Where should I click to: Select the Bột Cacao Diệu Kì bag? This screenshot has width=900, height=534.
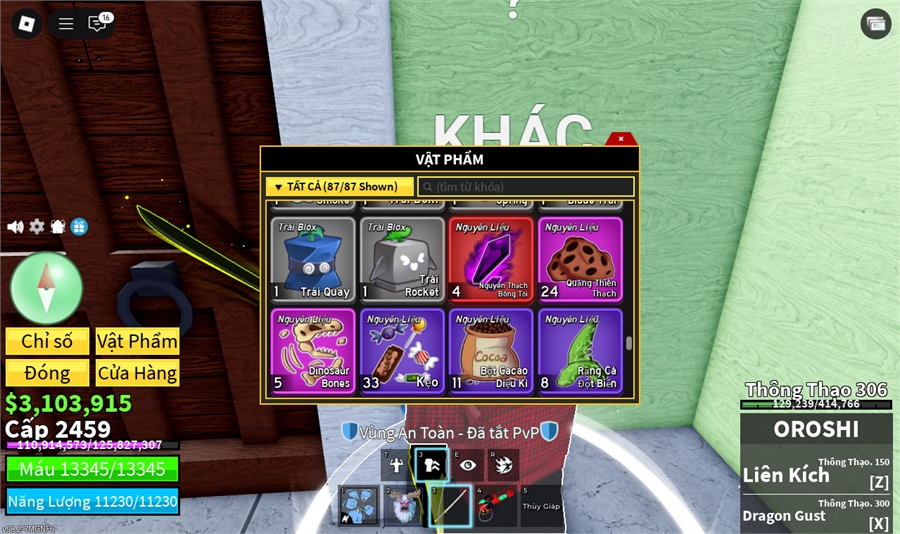[491, 351]
